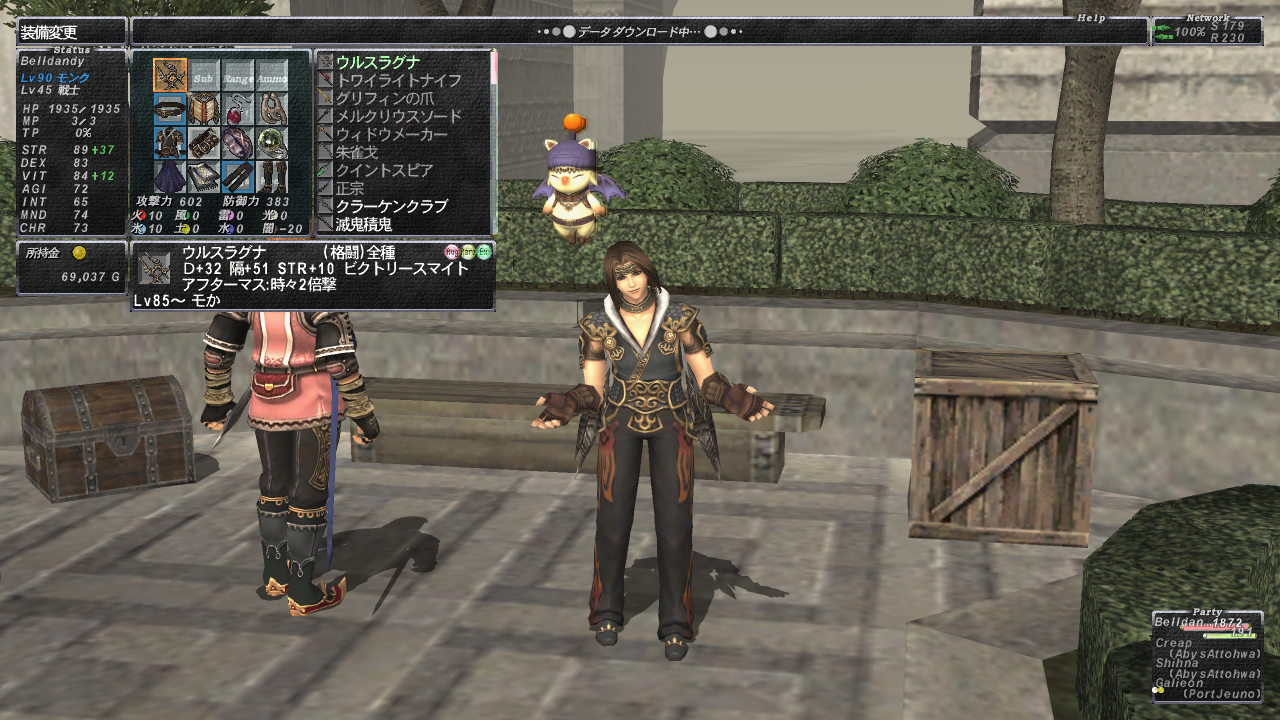Screen dimensions: 1280x720
Task: Select the green-gem ring slot
Action: [272, 142]
